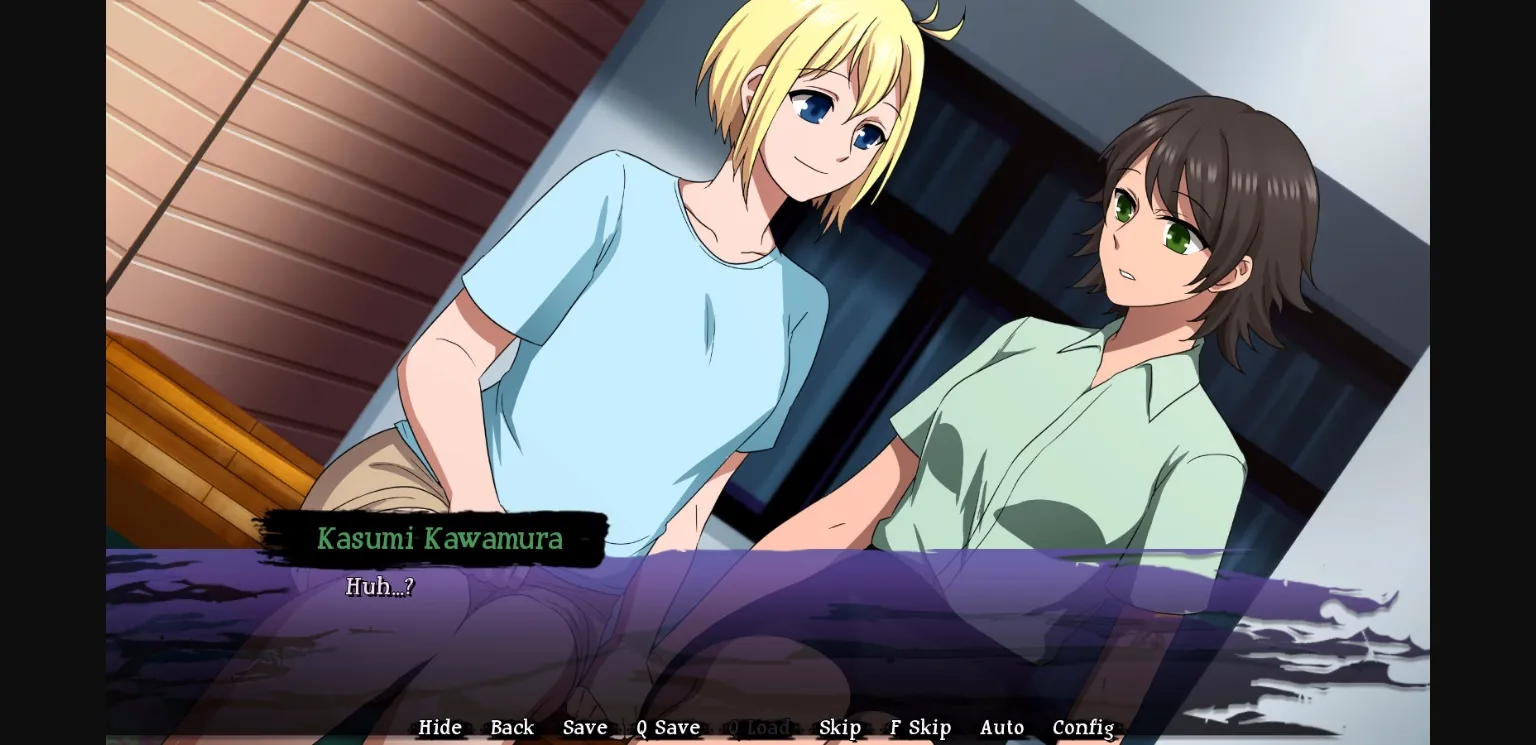The height and width of the screenshot is (745, 1536).
Task: Click the Kasumi Kawamura name plate
Action: click(440, 540)
